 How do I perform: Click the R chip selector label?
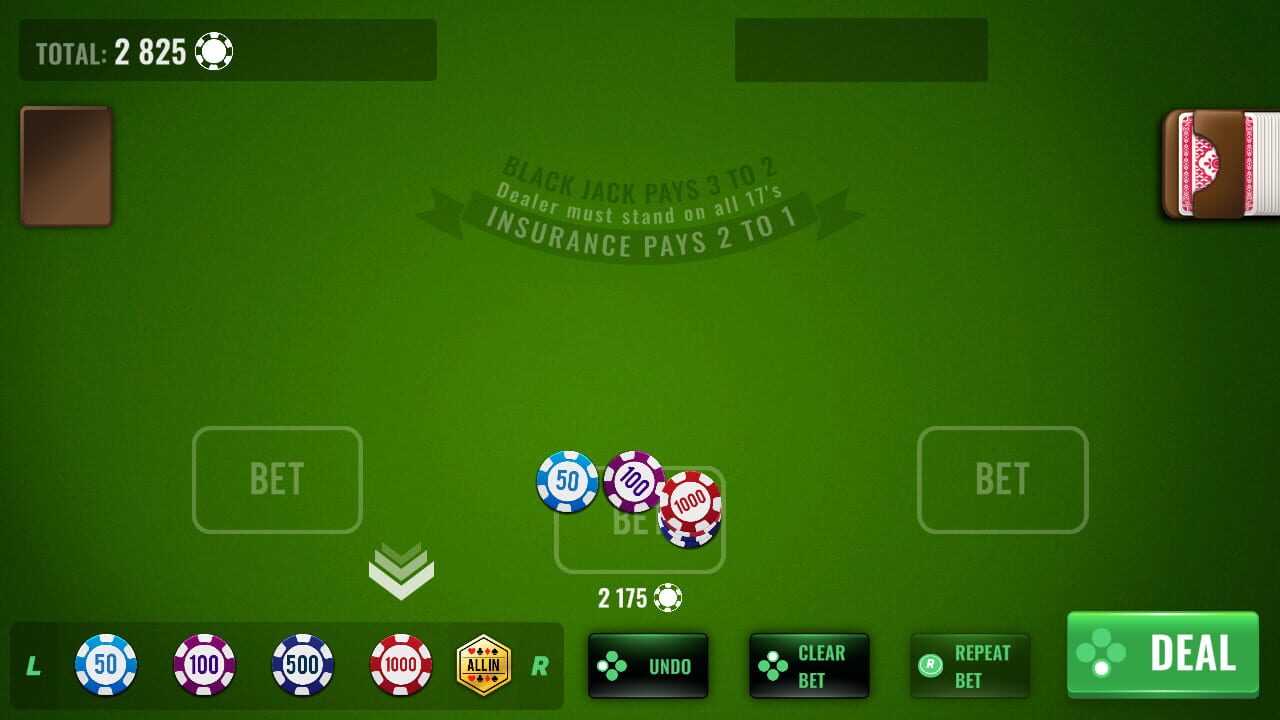tap(541, 667)
